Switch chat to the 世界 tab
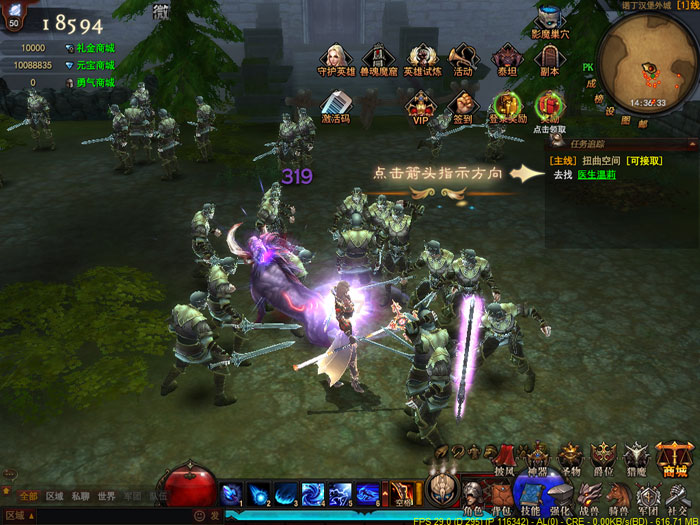The width and height of the screenshot is (700, 525). pos(107,496)
